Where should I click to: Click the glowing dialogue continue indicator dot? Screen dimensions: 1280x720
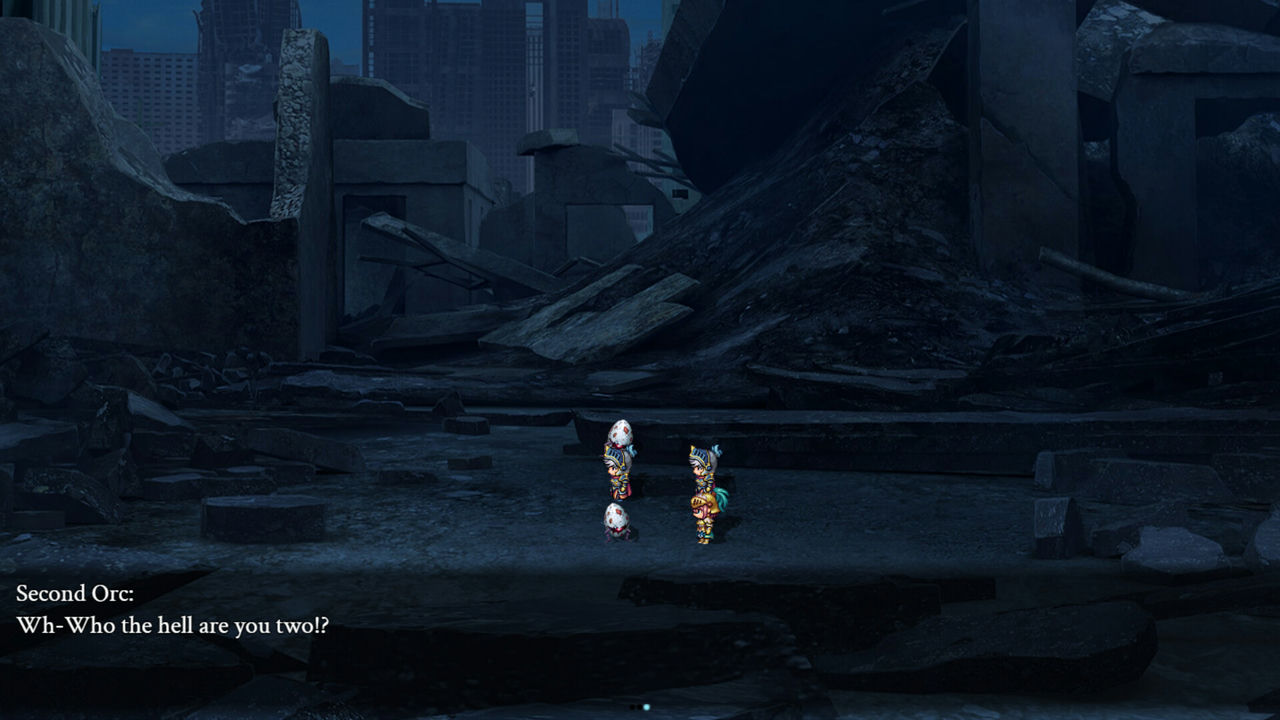[x=647, y=707]
